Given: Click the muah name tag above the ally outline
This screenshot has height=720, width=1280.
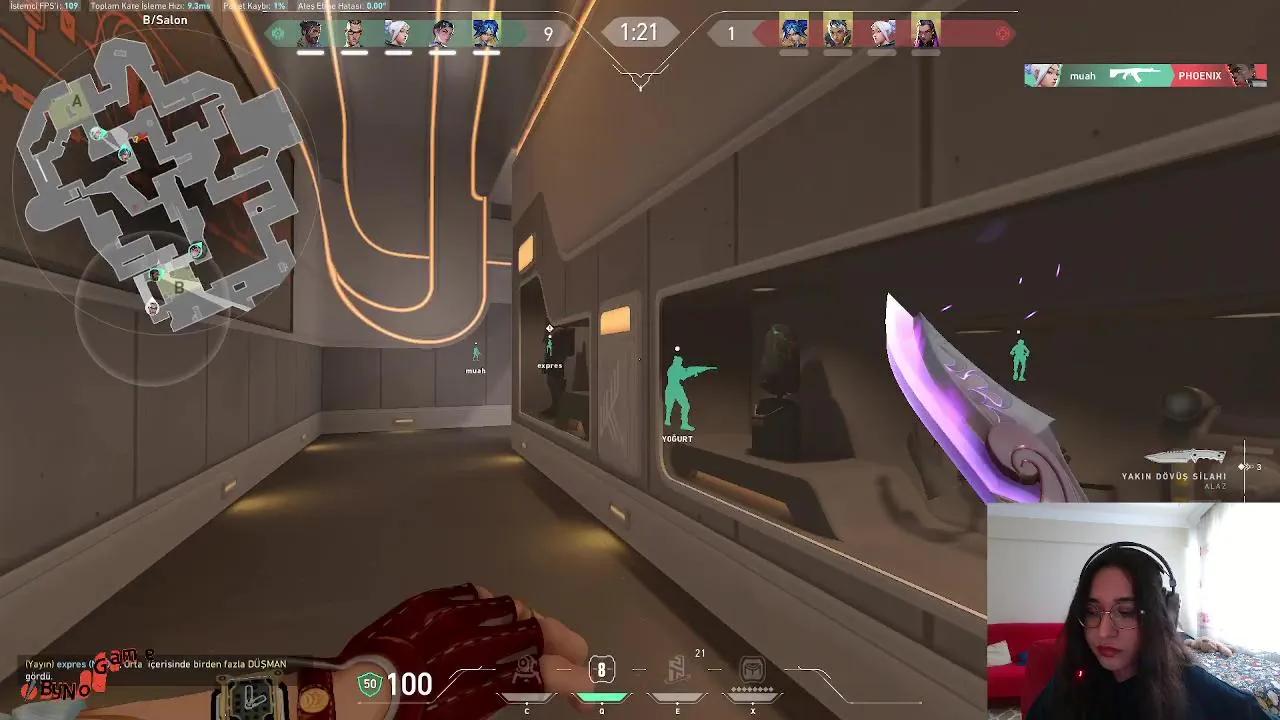Looking at the screenshot, I should 475,369.
